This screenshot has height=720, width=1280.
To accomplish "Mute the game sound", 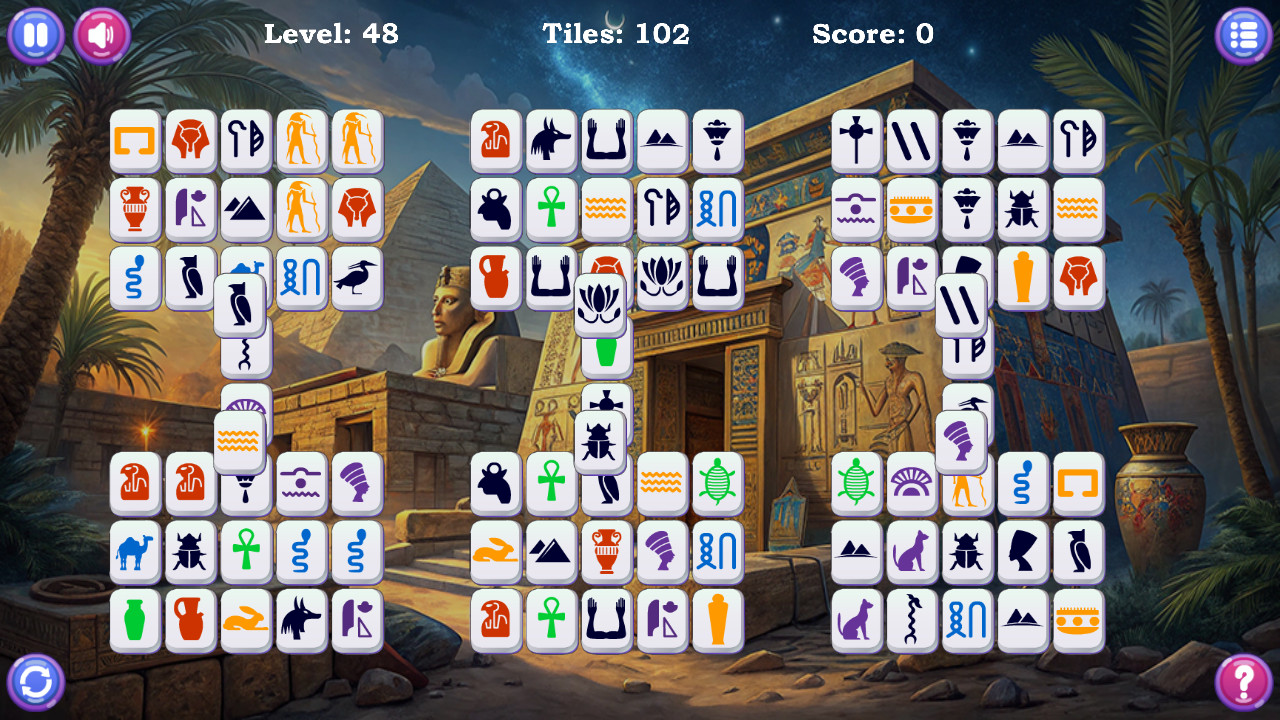I will pyautogui.click(x=100, y=35).
